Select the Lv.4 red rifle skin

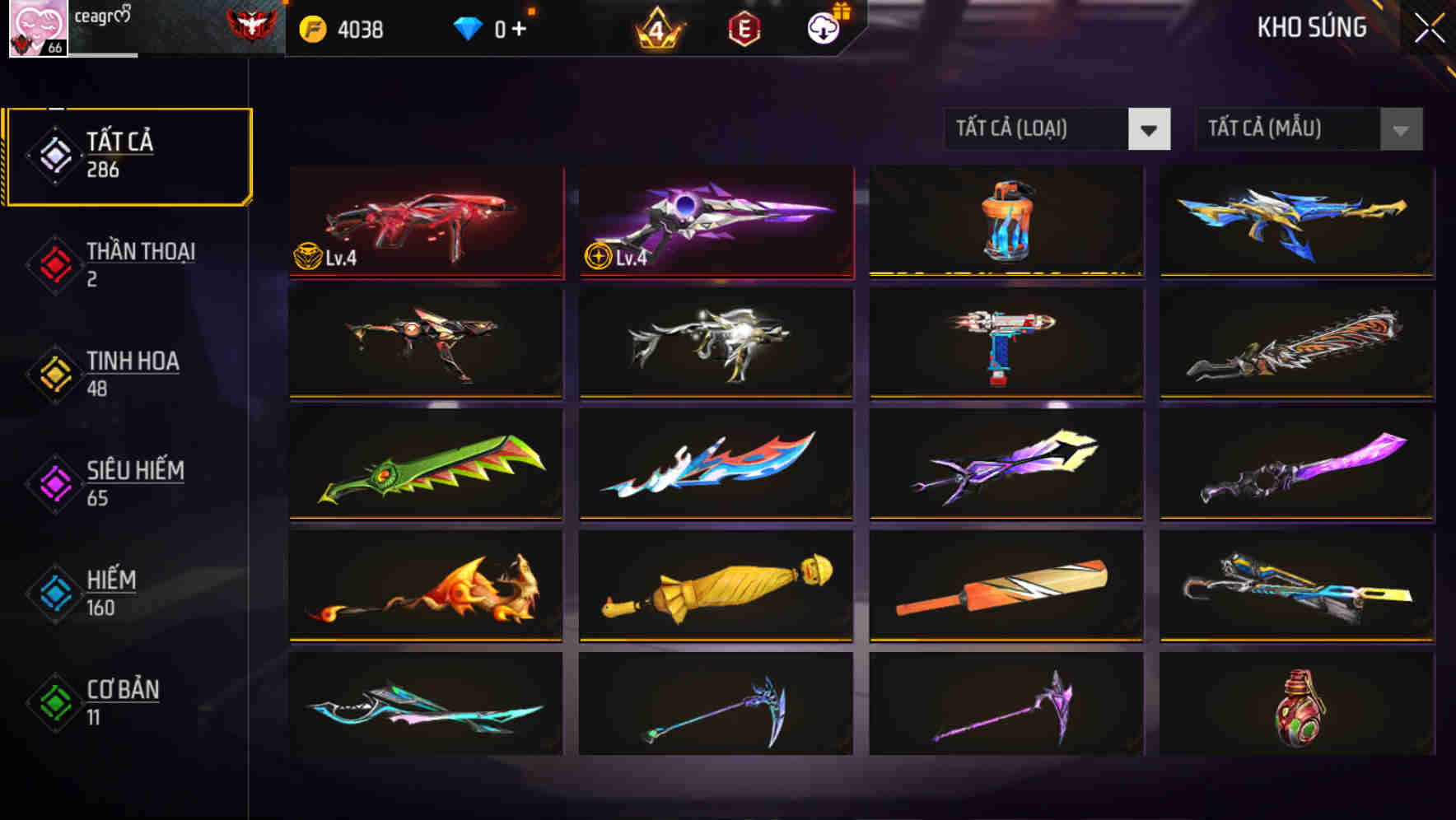[x=425, y=222]
